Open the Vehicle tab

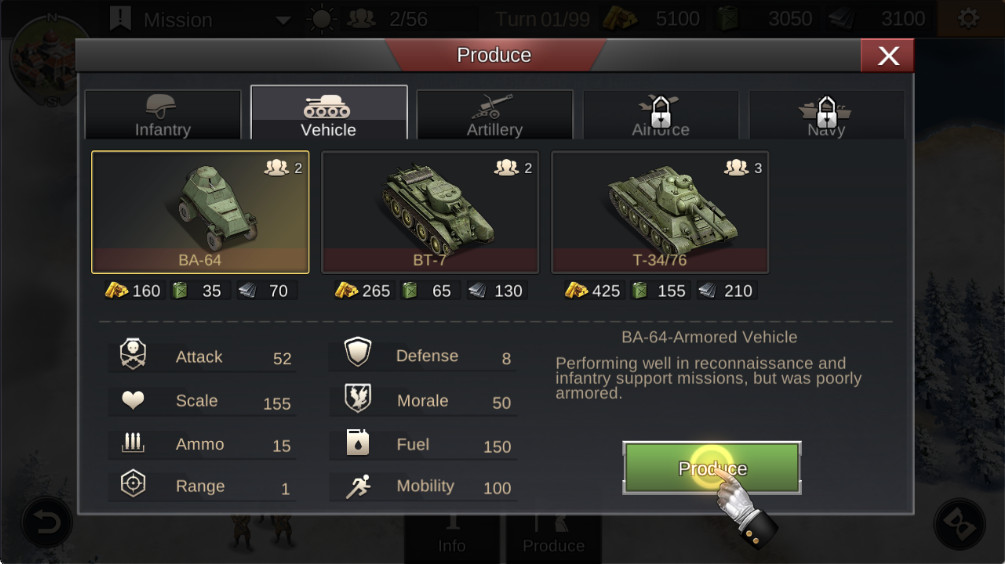[x=328, y=114]
